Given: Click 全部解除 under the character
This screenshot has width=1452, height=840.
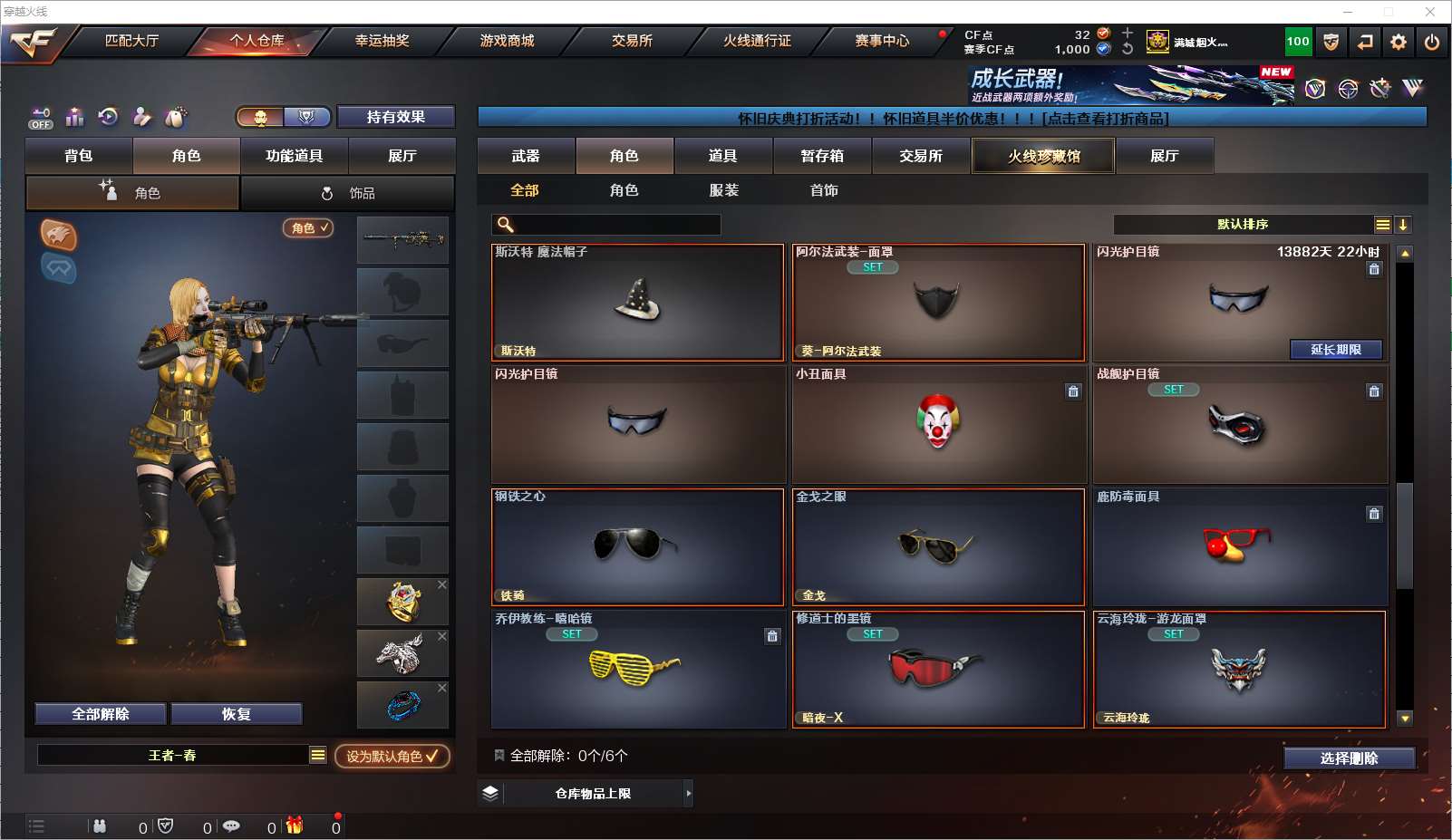Looking at the screenshot, I should pos(101,714).
